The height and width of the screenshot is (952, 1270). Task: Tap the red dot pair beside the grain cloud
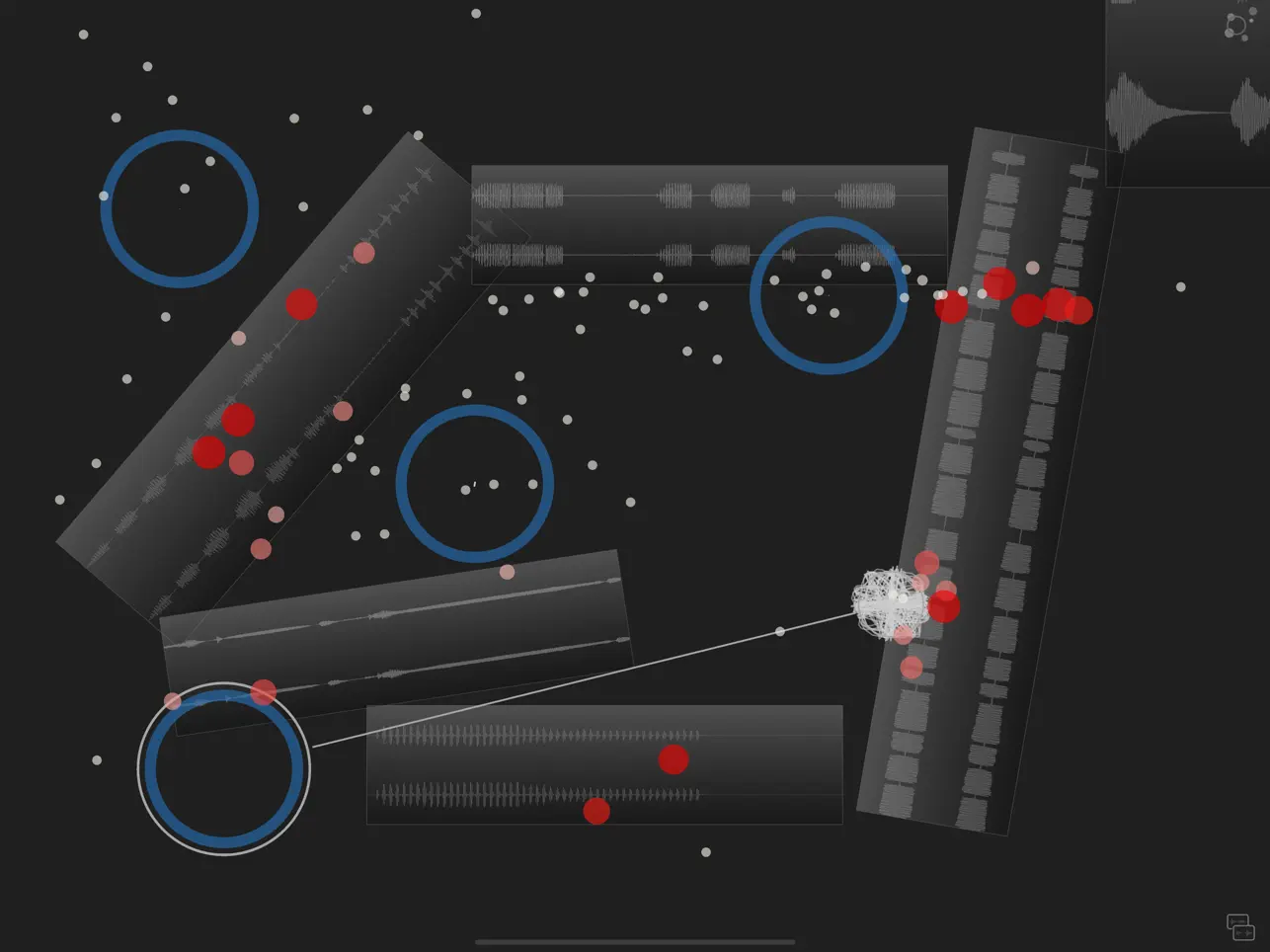coord(944,604)
